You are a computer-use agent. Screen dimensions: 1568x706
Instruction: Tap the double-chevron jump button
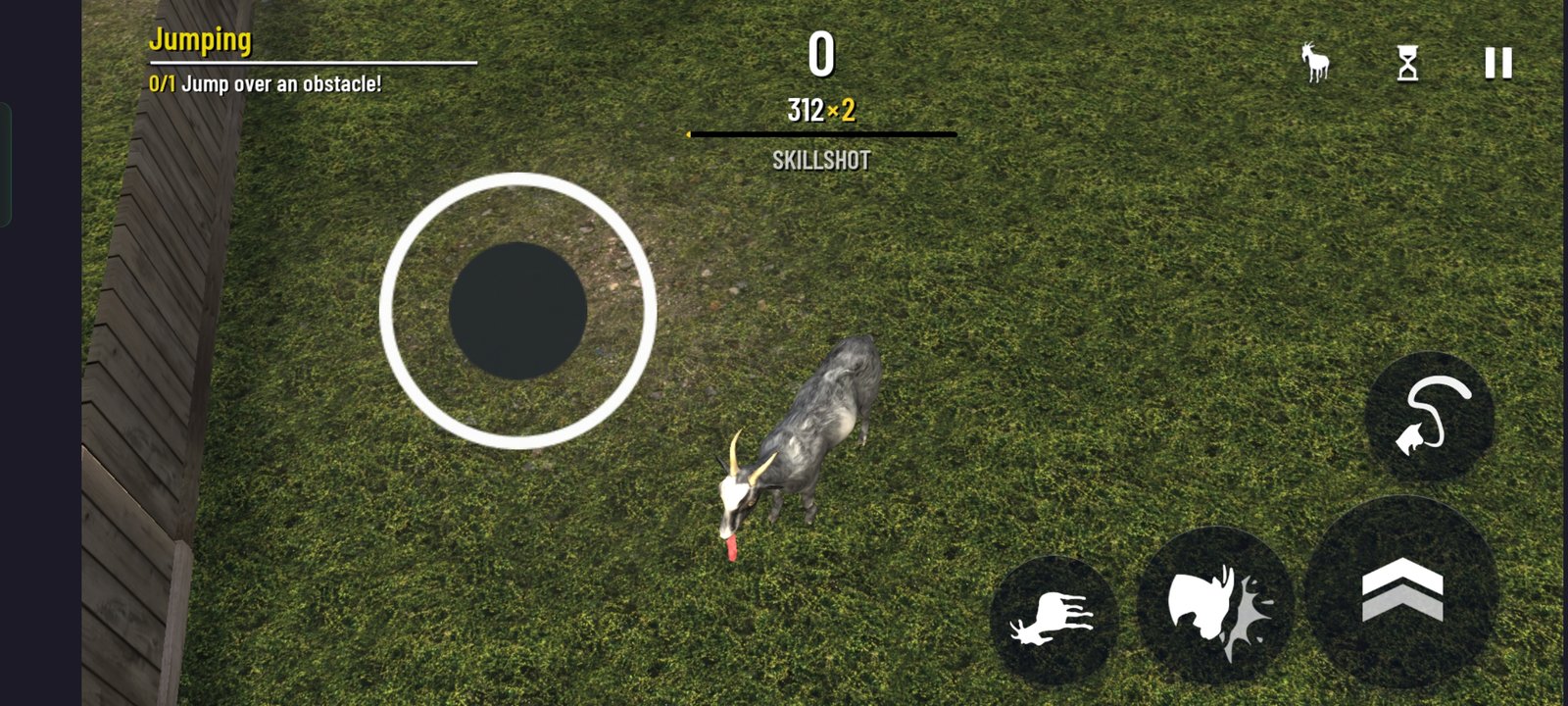tap(1401, 590)
